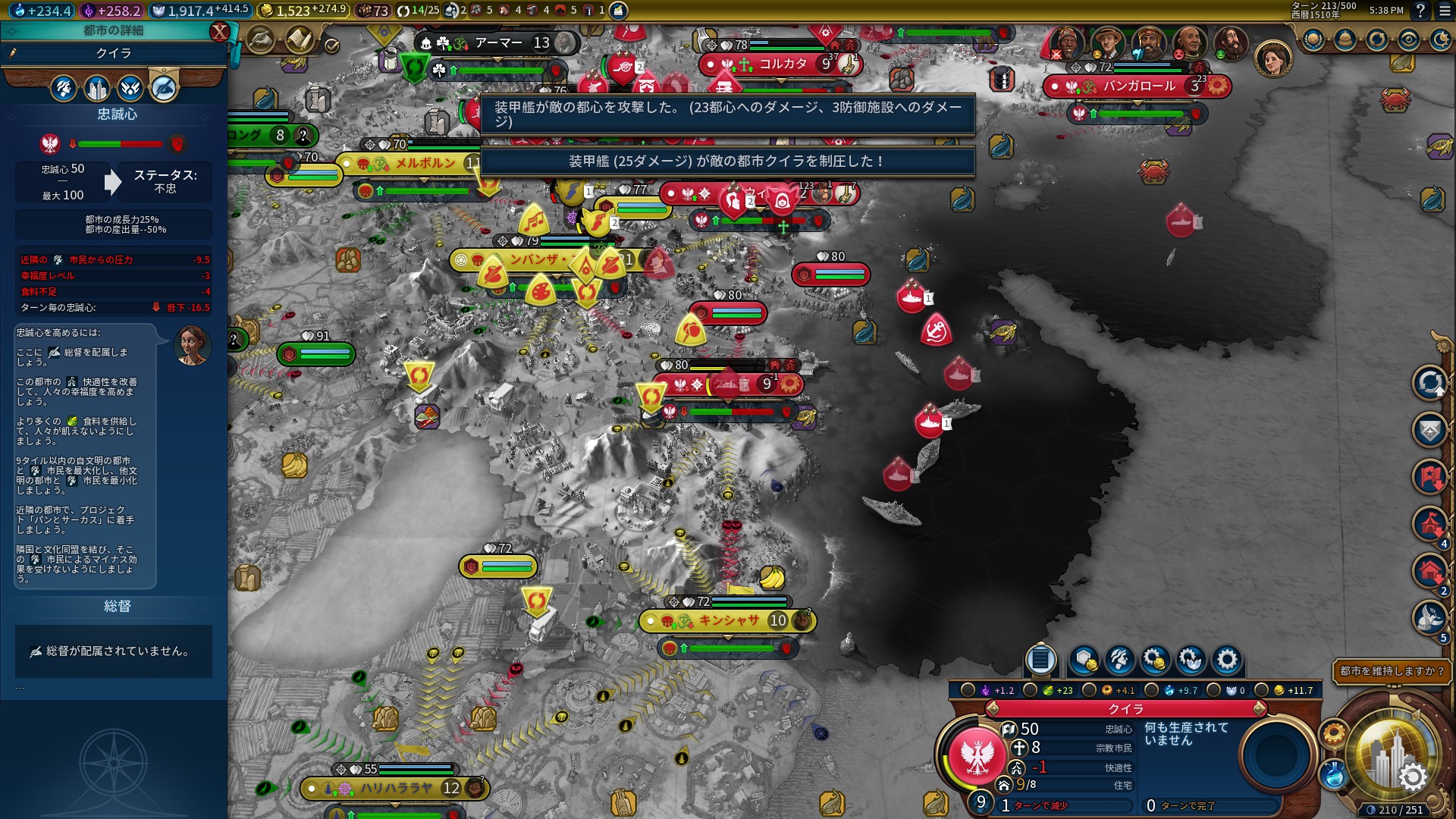Open the main menu hamburger button

(x=1441, y=11)
